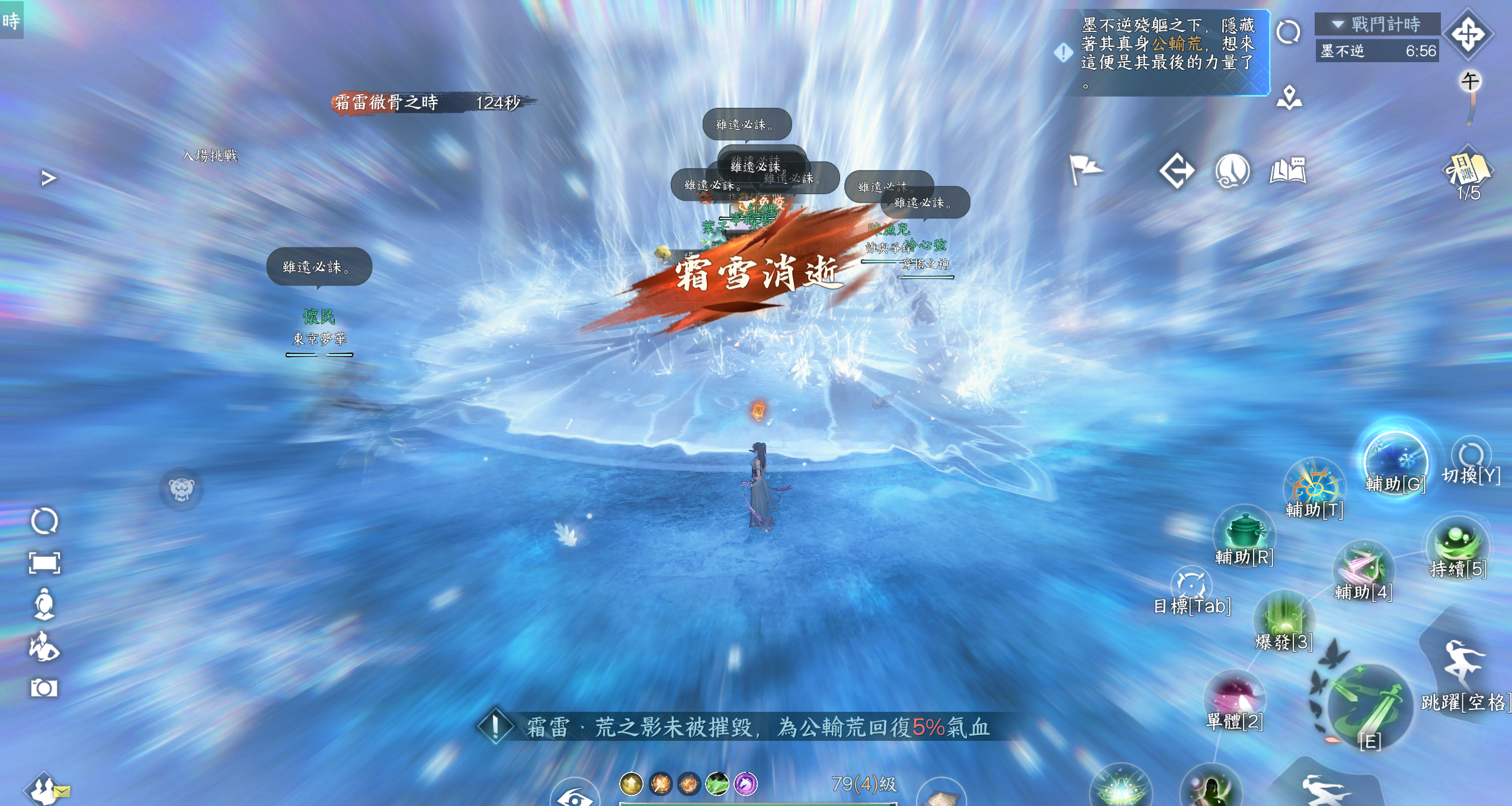This screenshot has height=806, width=1512.
Task: Open the tiger head icon
Action: point(181,489)
